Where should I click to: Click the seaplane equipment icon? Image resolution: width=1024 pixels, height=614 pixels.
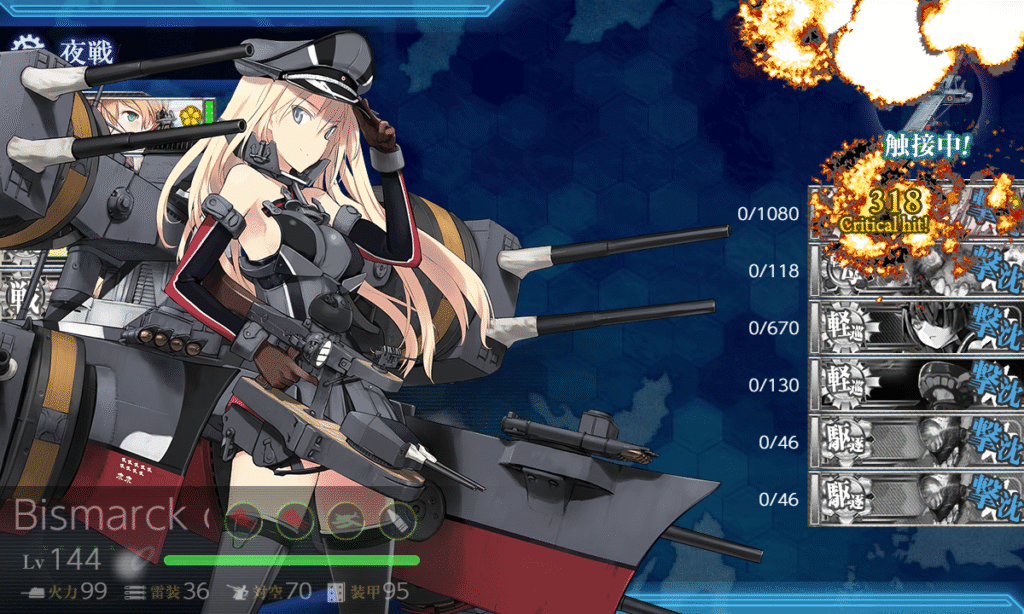click(x=346, y=520)
